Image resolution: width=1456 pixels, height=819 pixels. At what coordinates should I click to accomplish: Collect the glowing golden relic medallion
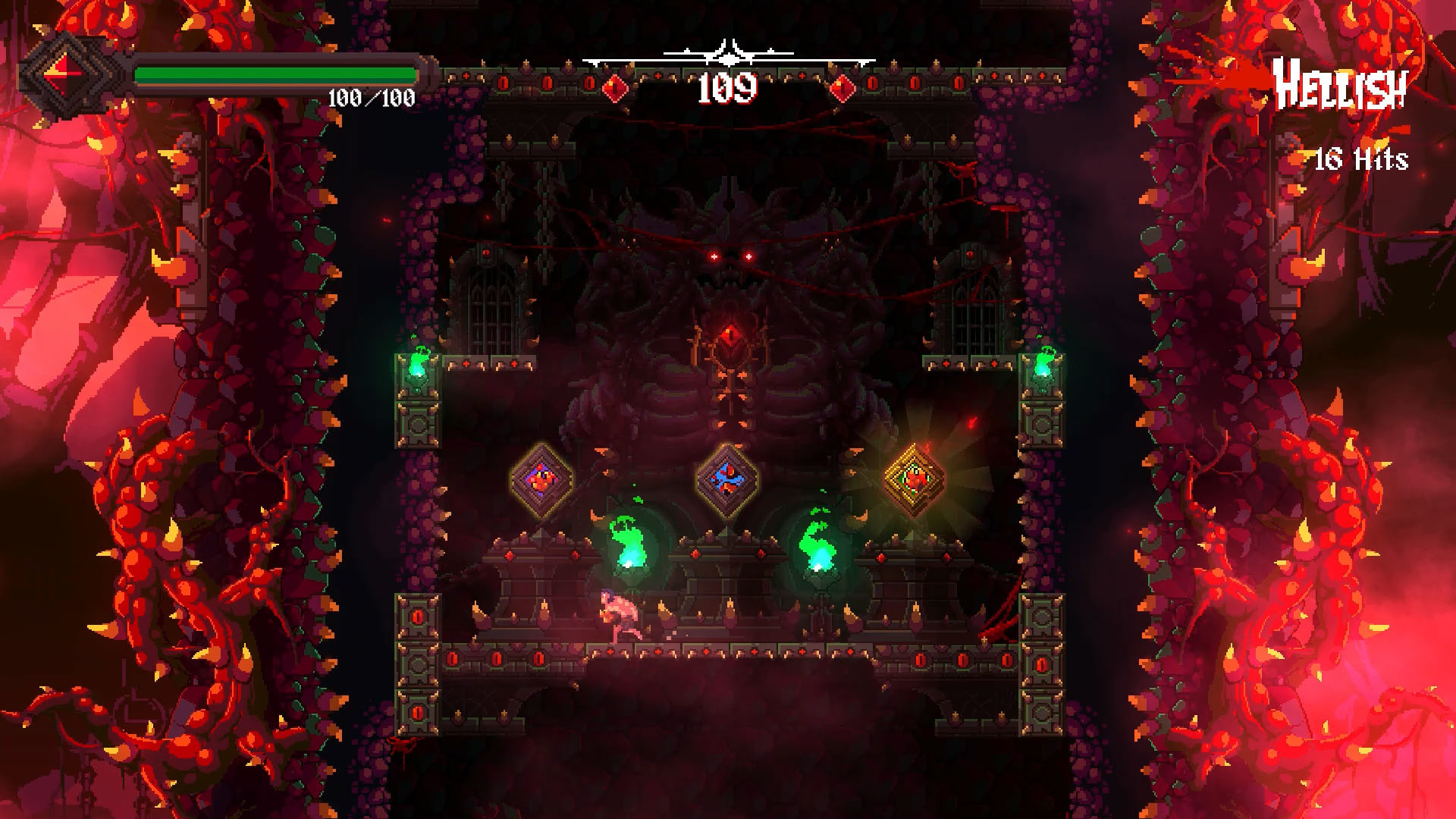(914, 479)
